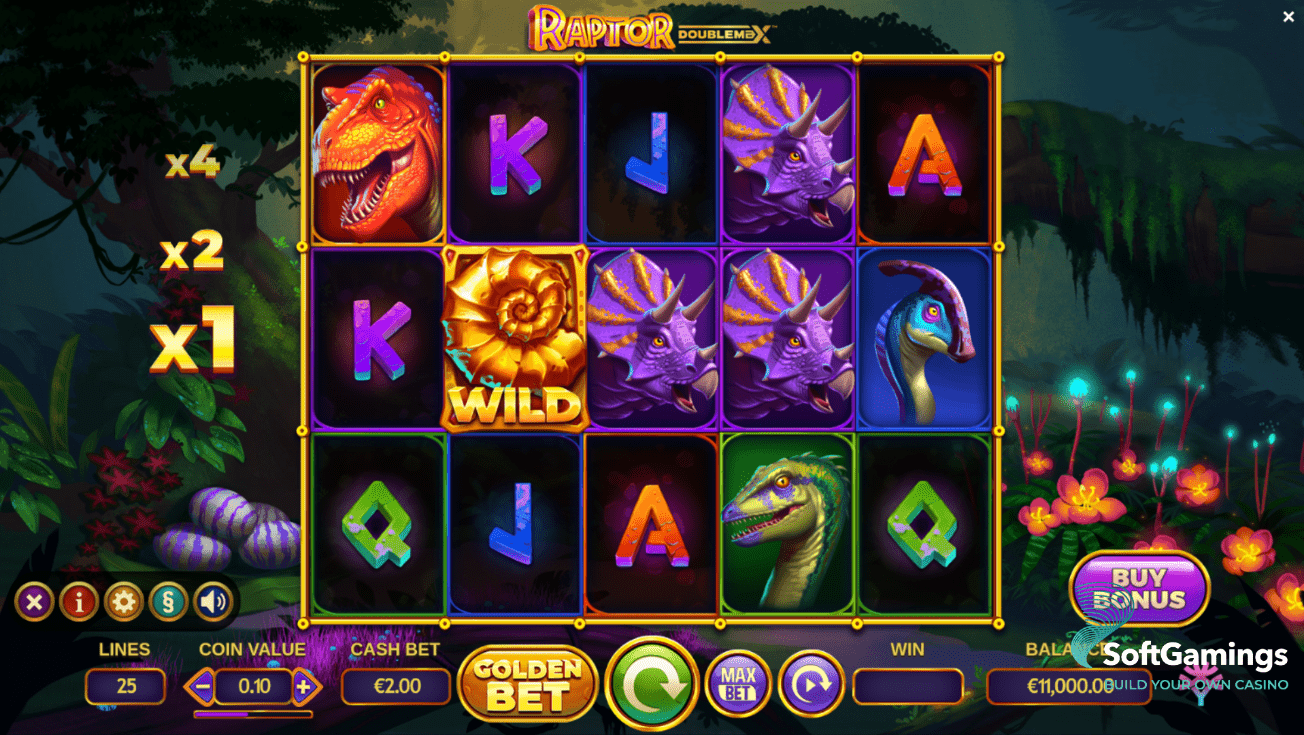This screenshot has height=735, width=1304.
Task: Select the WILD ammonite symbol
Action: pyautogui.click(x=516, y=338)
